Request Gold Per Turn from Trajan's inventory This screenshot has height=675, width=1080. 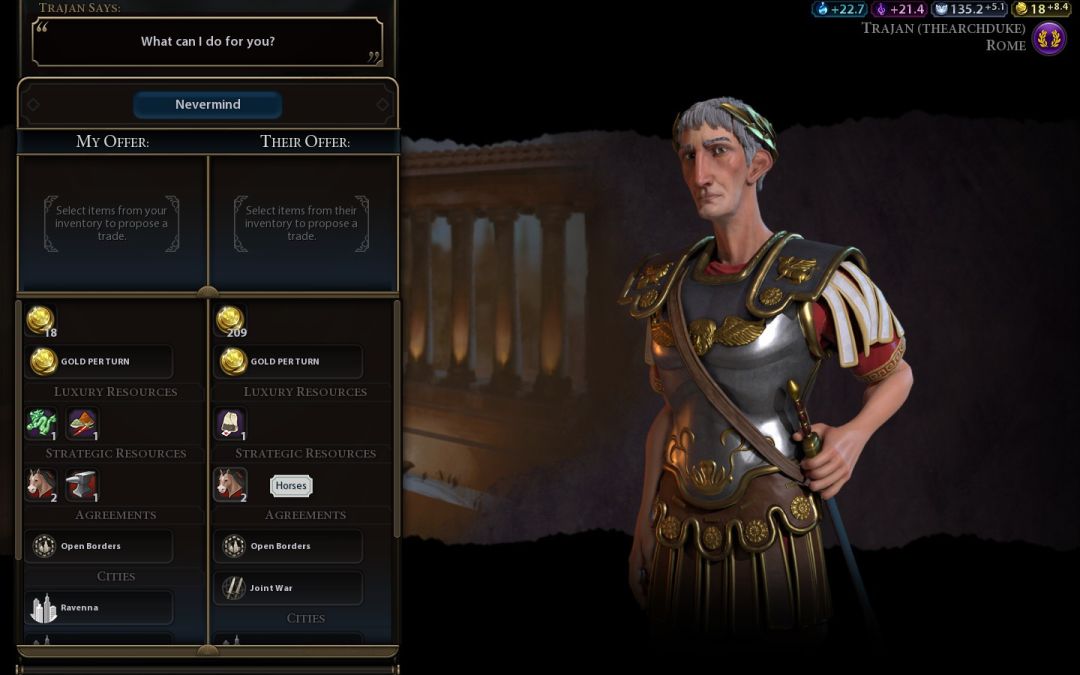click(288, 361)
